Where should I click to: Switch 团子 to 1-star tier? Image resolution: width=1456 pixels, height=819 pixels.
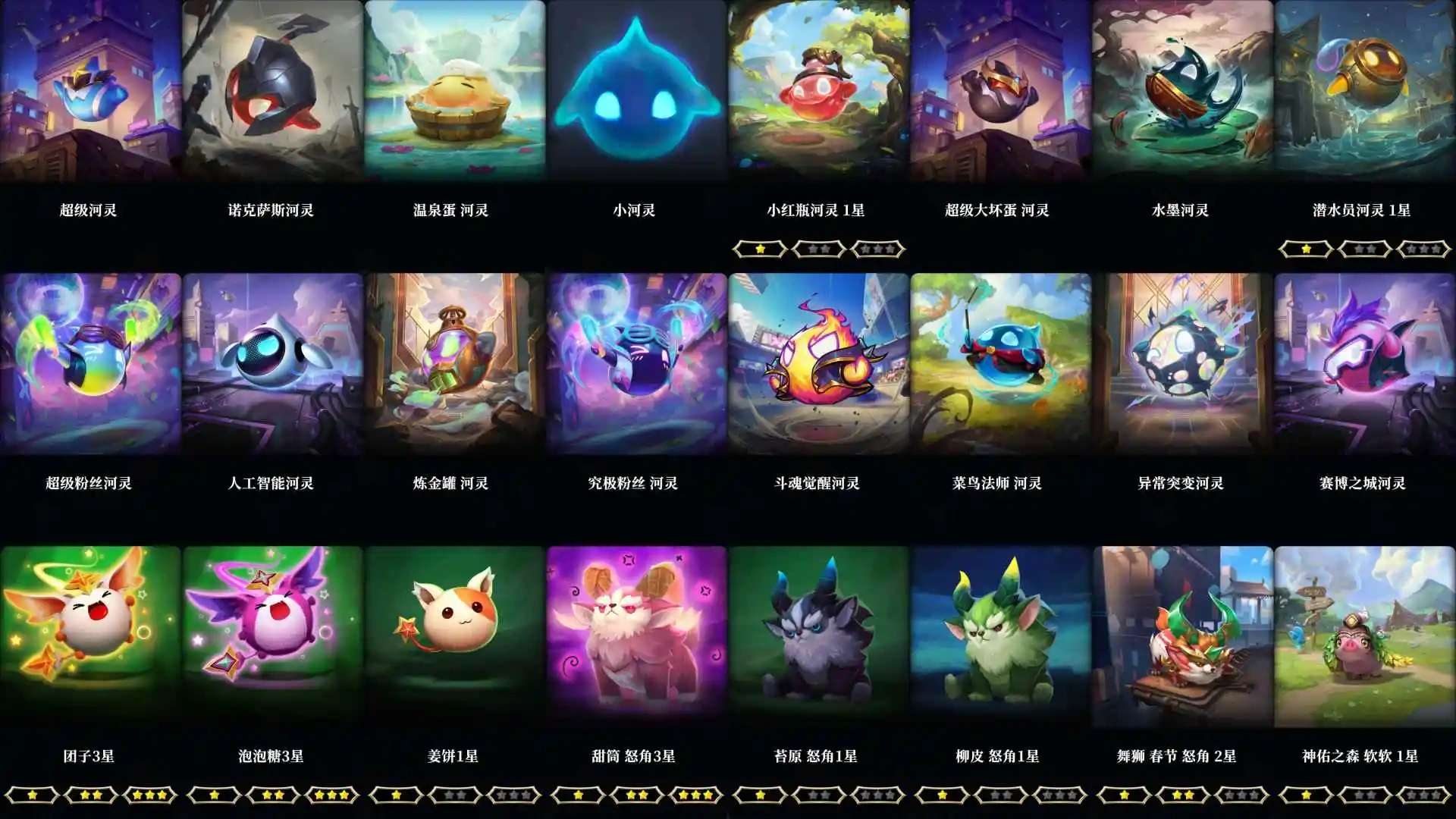pos(32,796)
